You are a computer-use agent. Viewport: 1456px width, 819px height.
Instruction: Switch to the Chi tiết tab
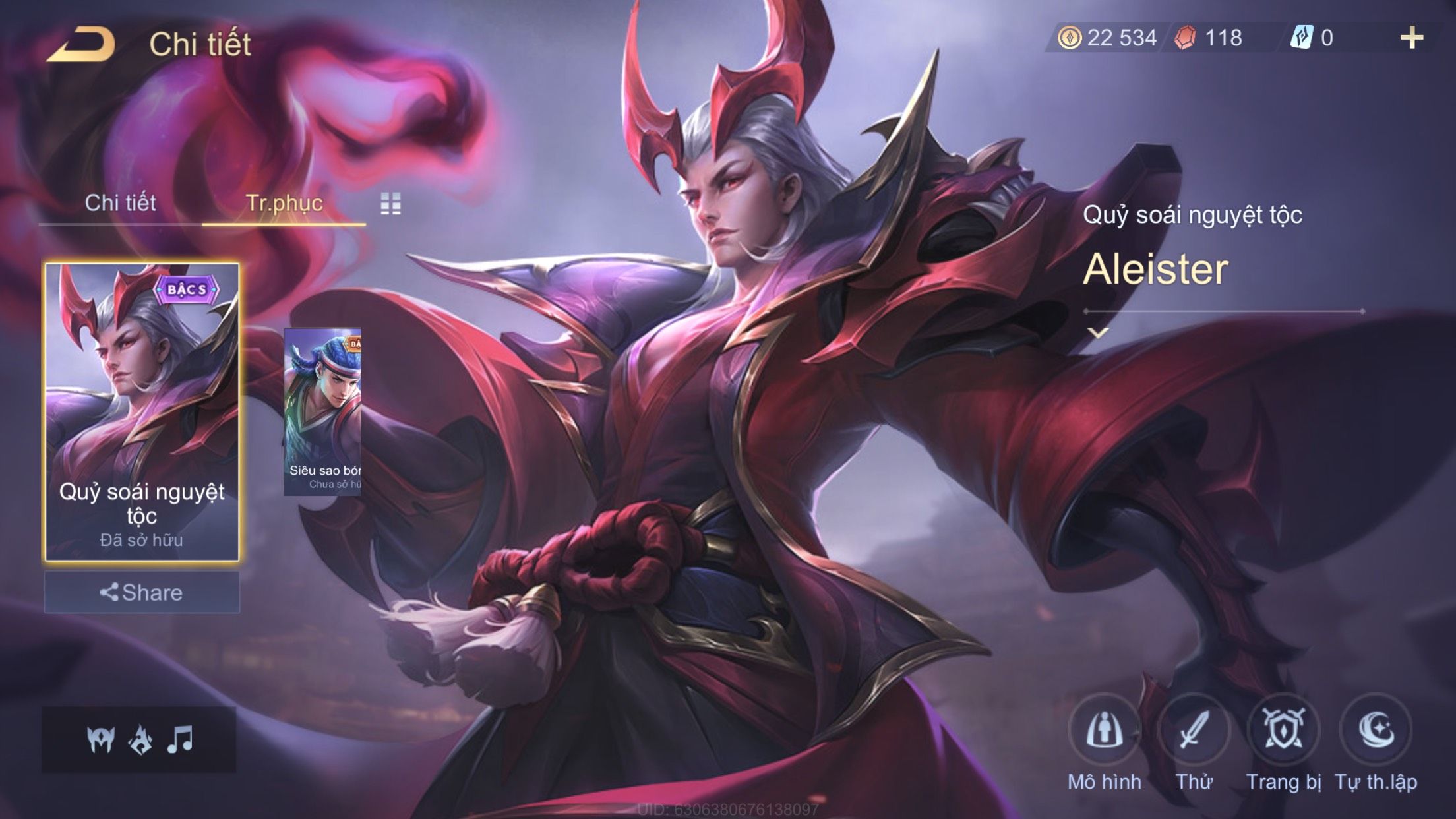120,203
